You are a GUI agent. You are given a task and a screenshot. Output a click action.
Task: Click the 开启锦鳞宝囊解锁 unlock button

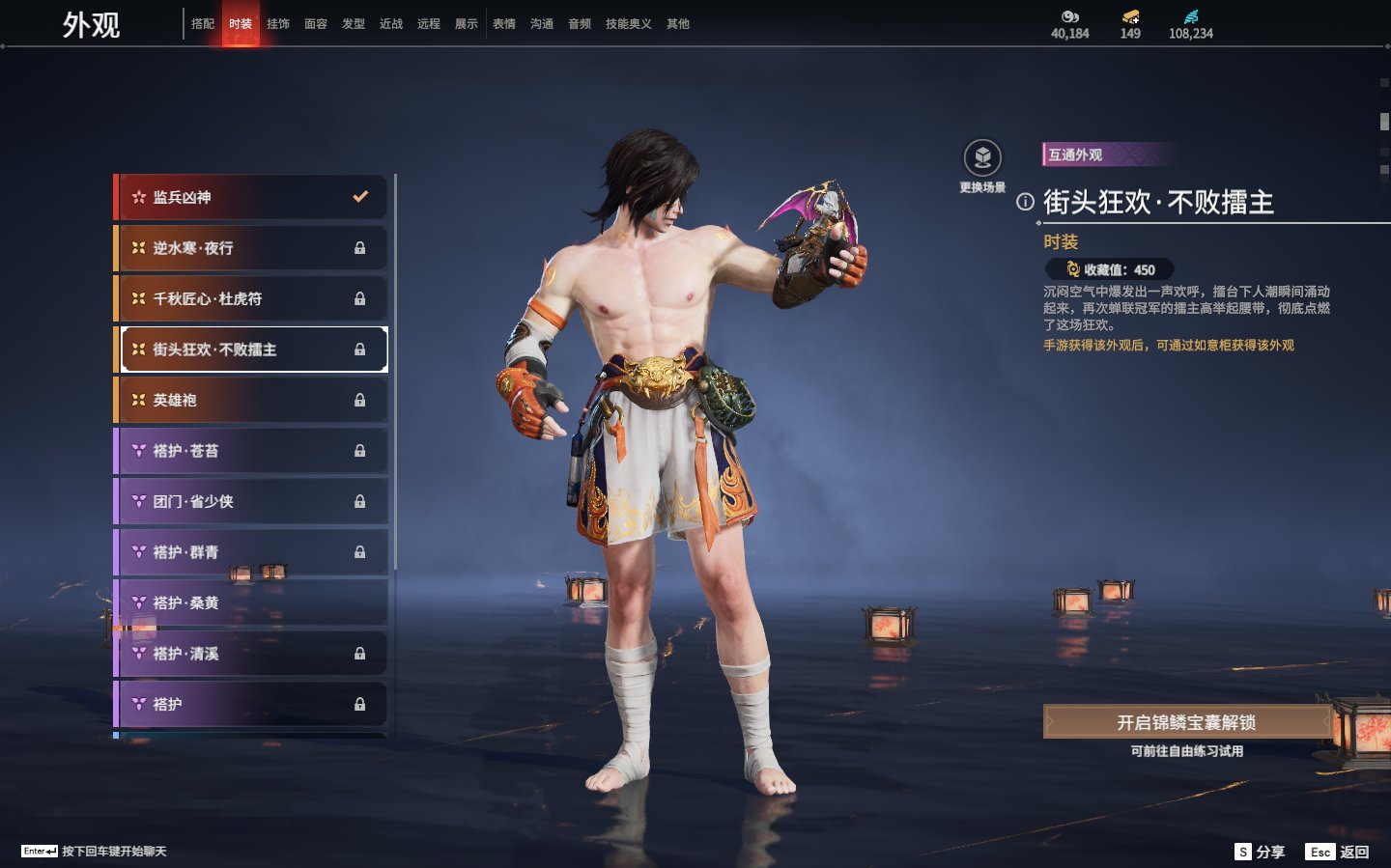tap(1186, 722)
